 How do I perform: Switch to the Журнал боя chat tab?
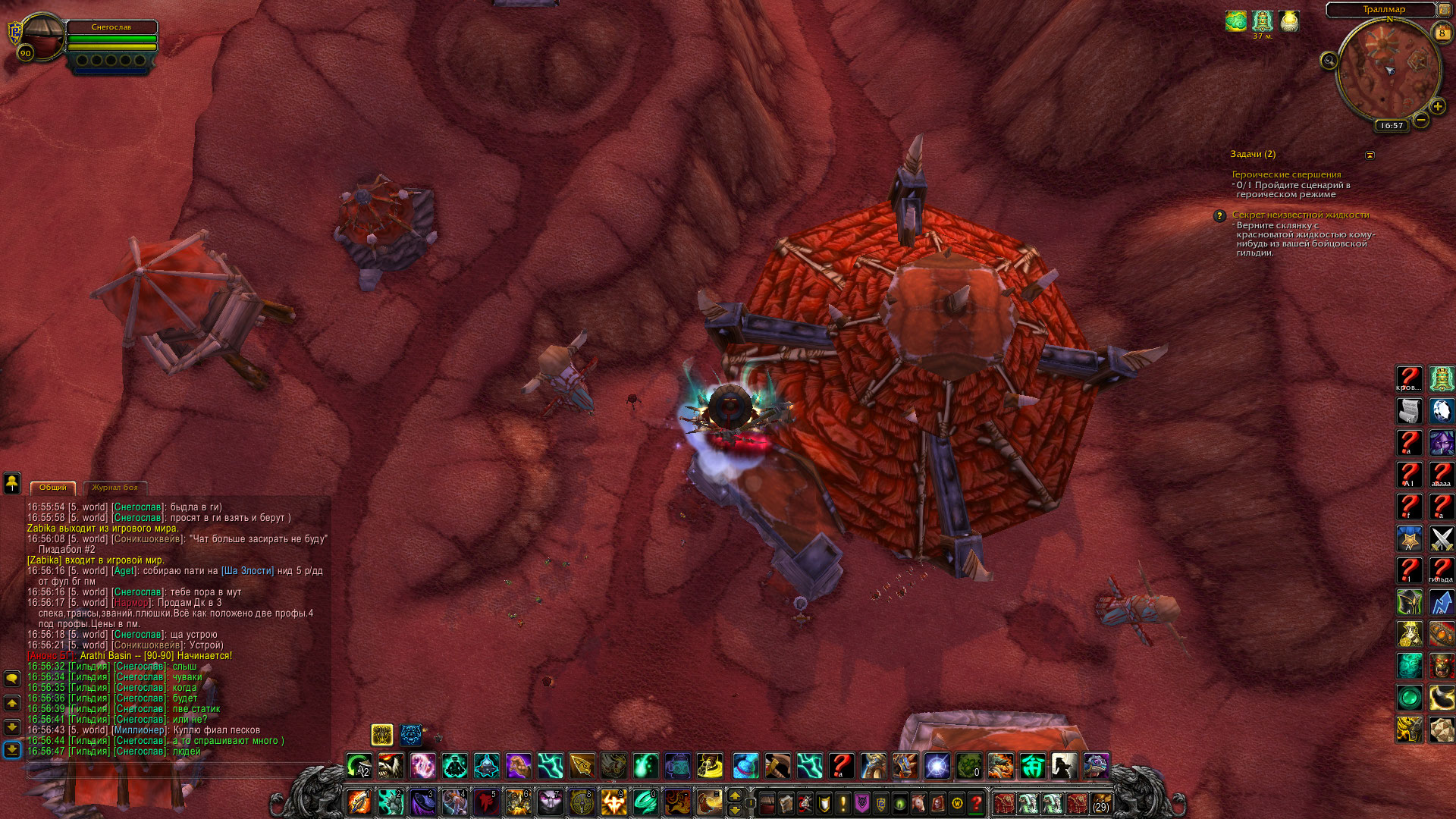[115, 488]
